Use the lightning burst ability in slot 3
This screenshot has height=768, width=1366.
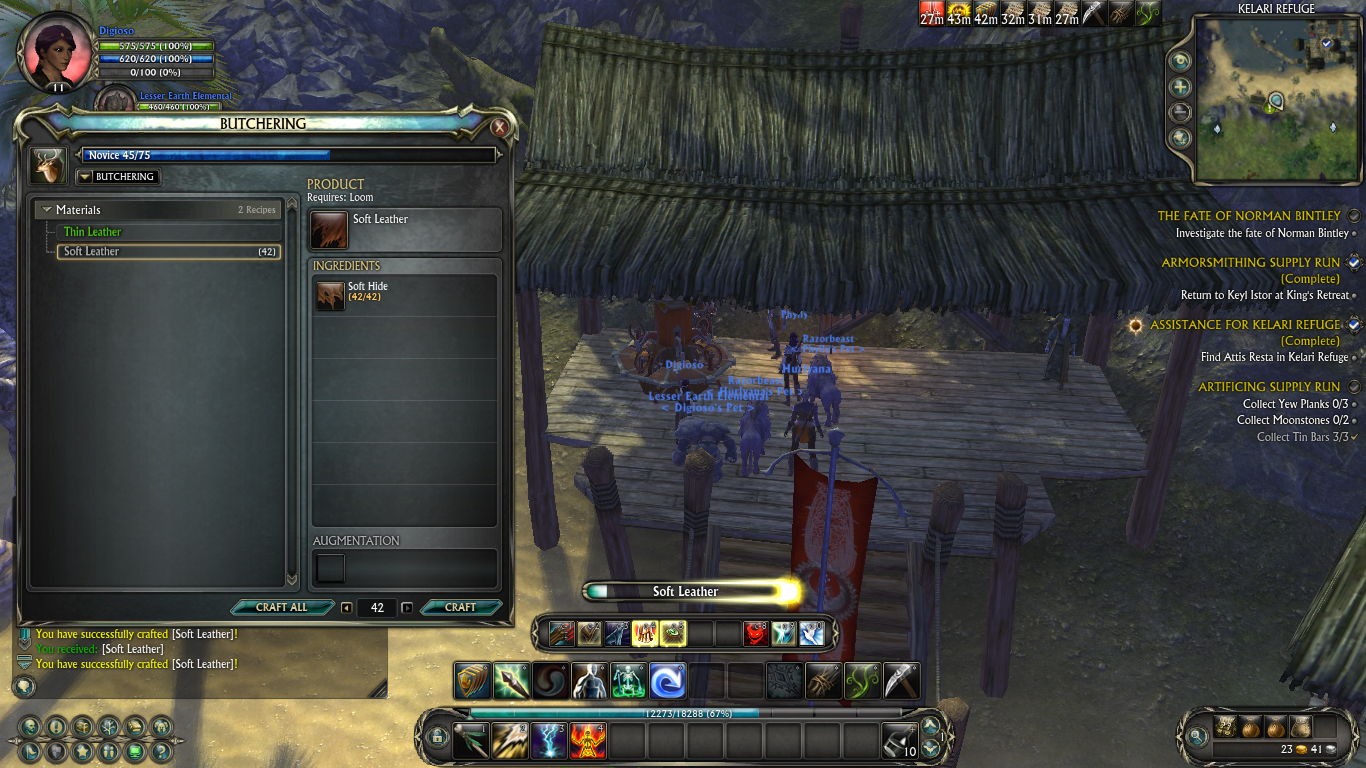click(548, 742)
